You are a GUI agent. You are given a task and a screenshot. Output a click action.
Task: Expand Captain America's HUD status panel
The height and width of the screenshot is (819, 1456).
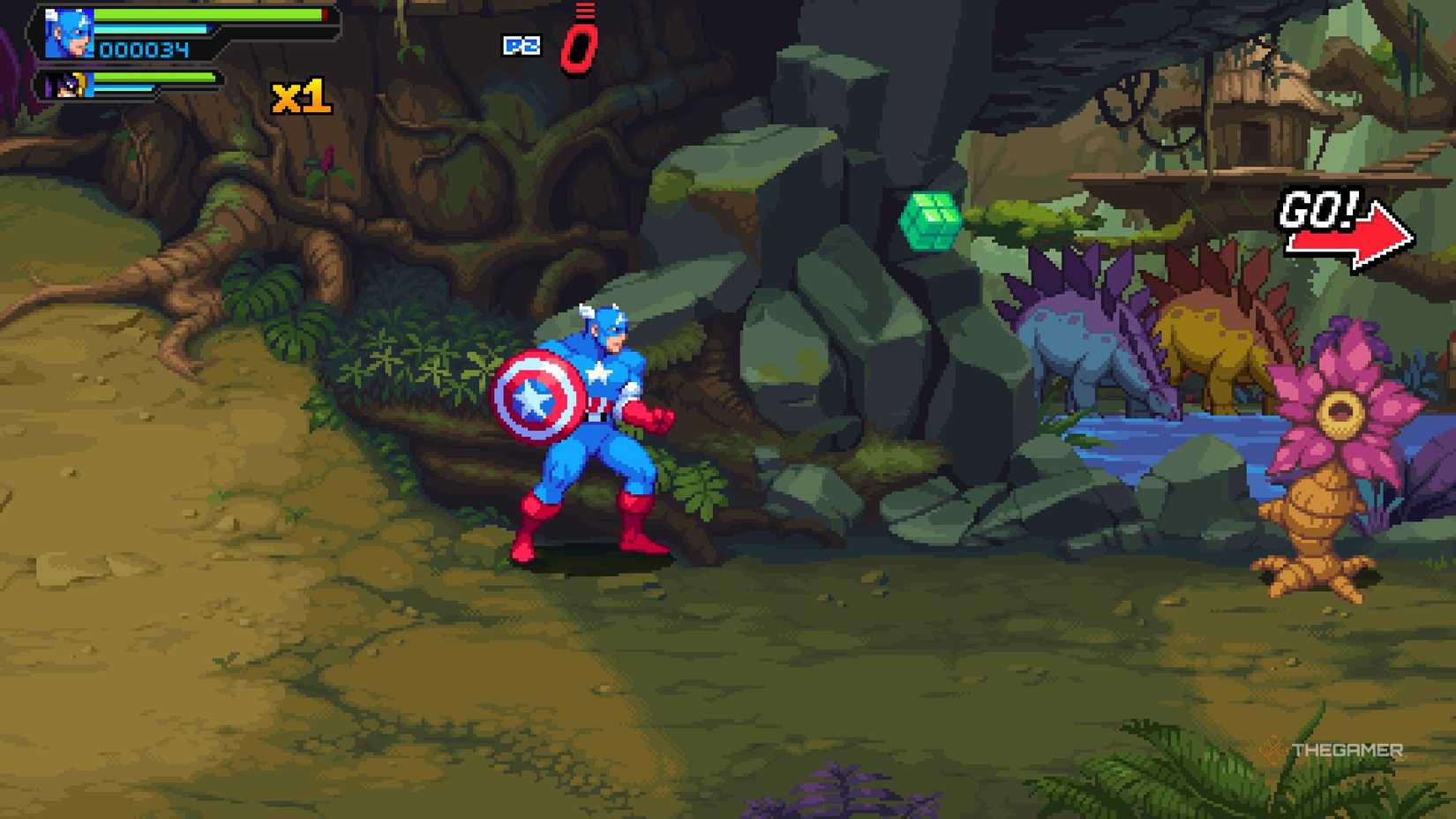pos(176,33)
